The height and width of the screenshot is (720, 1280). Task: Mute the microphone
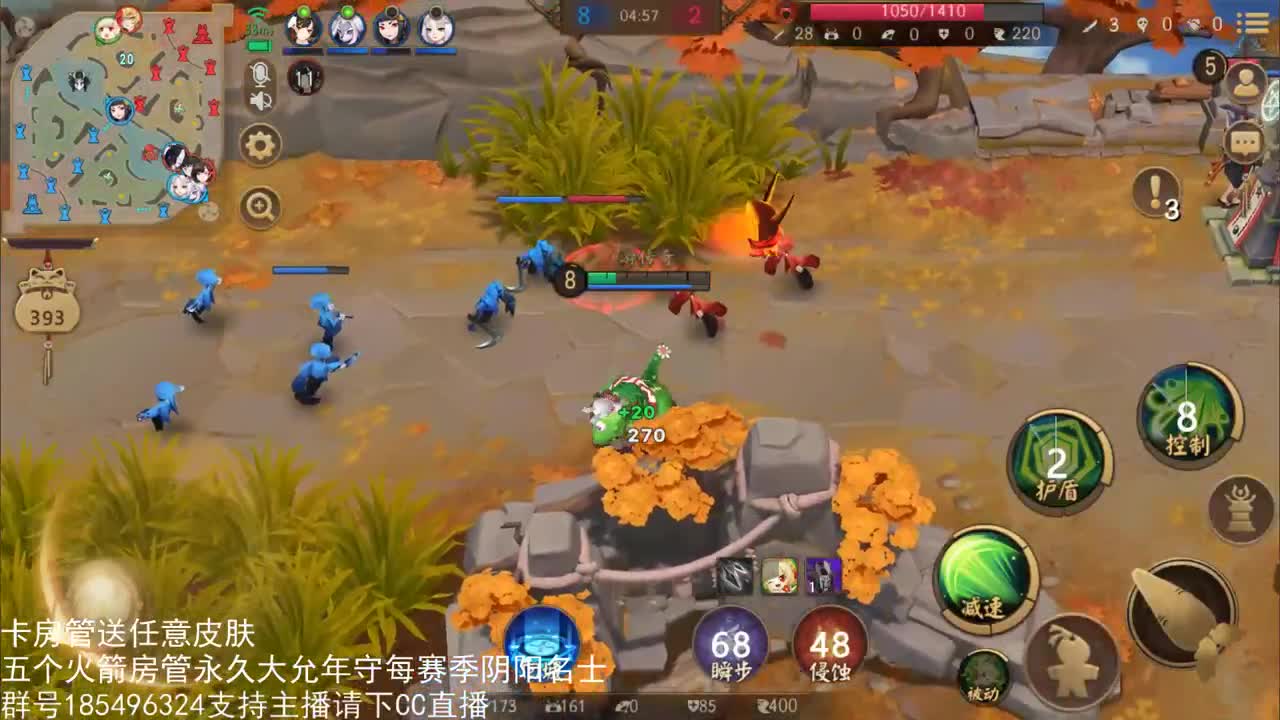260,73
